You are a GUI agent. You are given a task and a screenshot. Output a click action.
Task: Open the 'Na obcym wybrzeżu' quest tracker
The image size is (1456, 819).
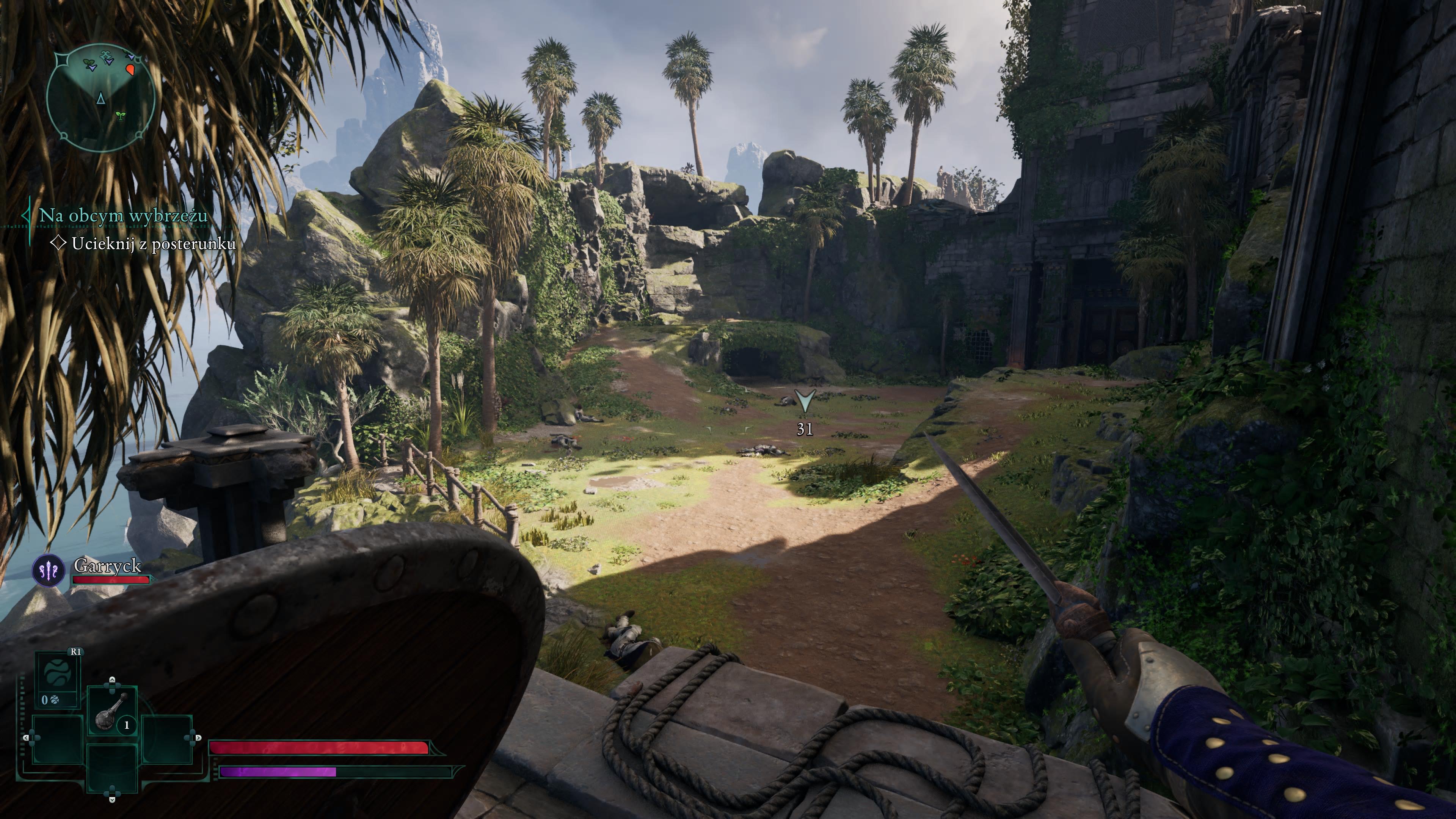[122, 215]
